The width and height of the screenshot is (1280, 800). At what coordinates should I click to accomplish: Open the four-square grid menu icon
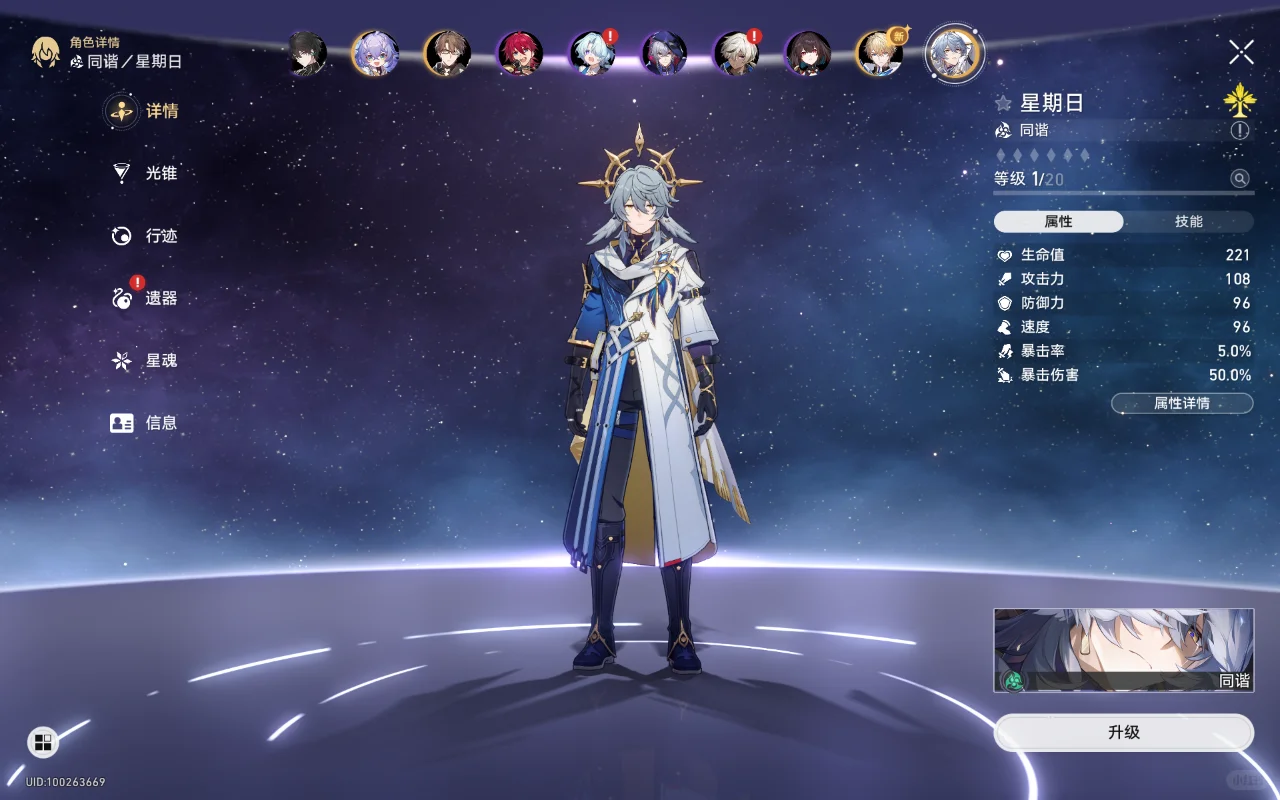click(x=43, y=741)
